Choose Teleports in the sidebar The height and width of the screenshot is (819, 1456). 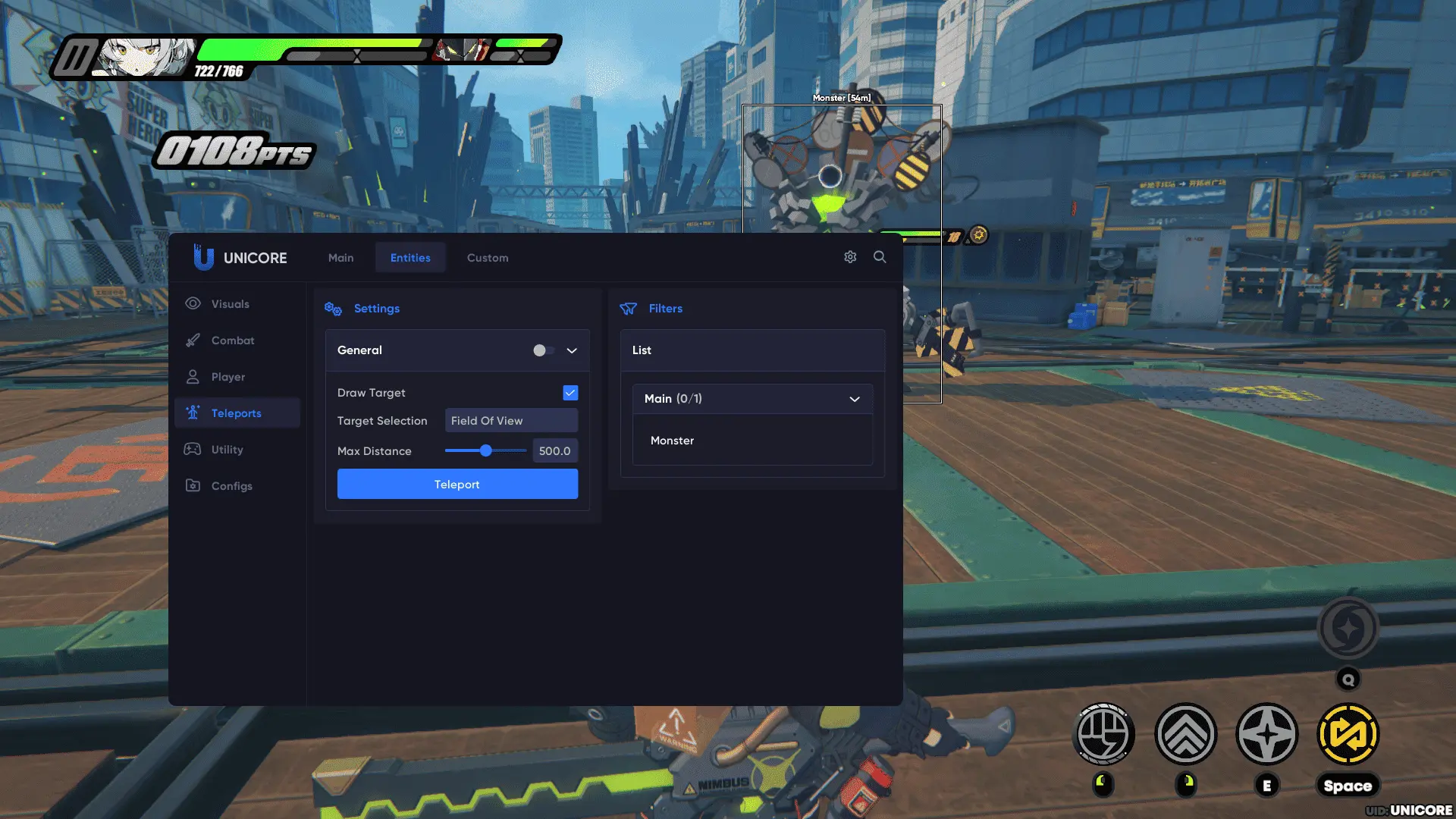click(236, 413)
